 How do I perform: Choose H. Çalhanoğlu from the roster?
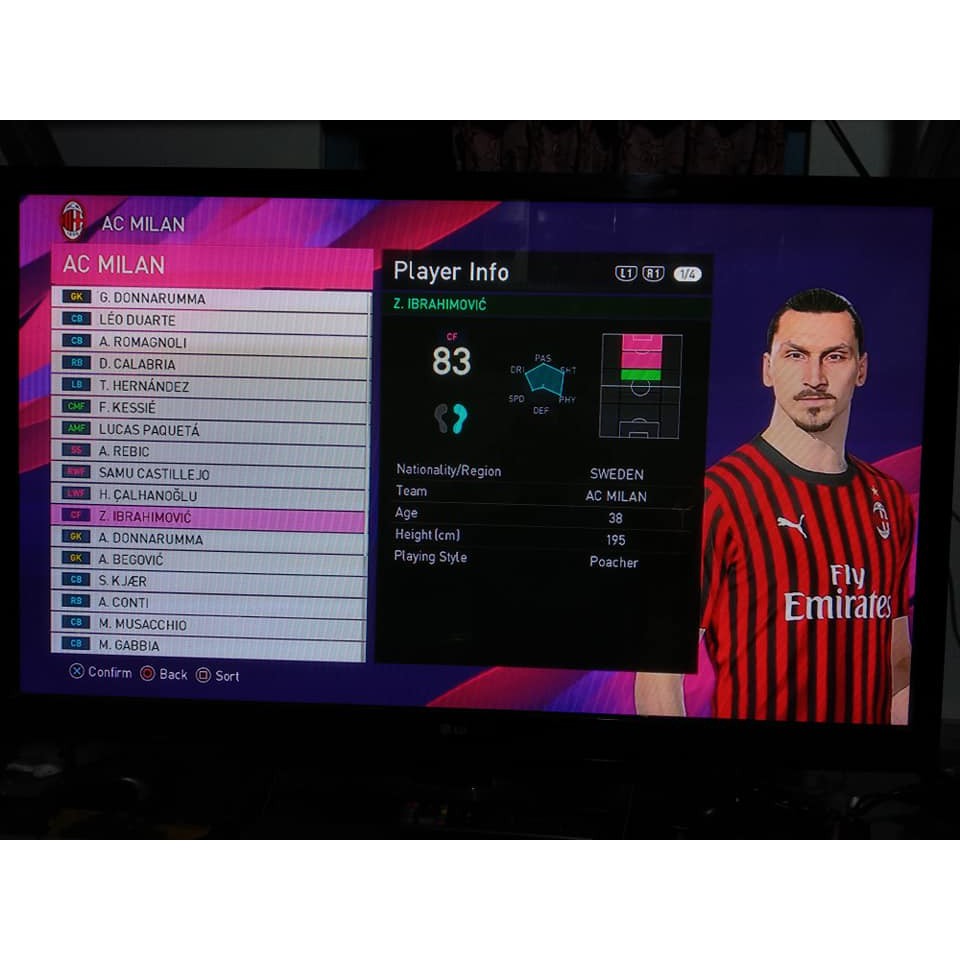point(211,496)
